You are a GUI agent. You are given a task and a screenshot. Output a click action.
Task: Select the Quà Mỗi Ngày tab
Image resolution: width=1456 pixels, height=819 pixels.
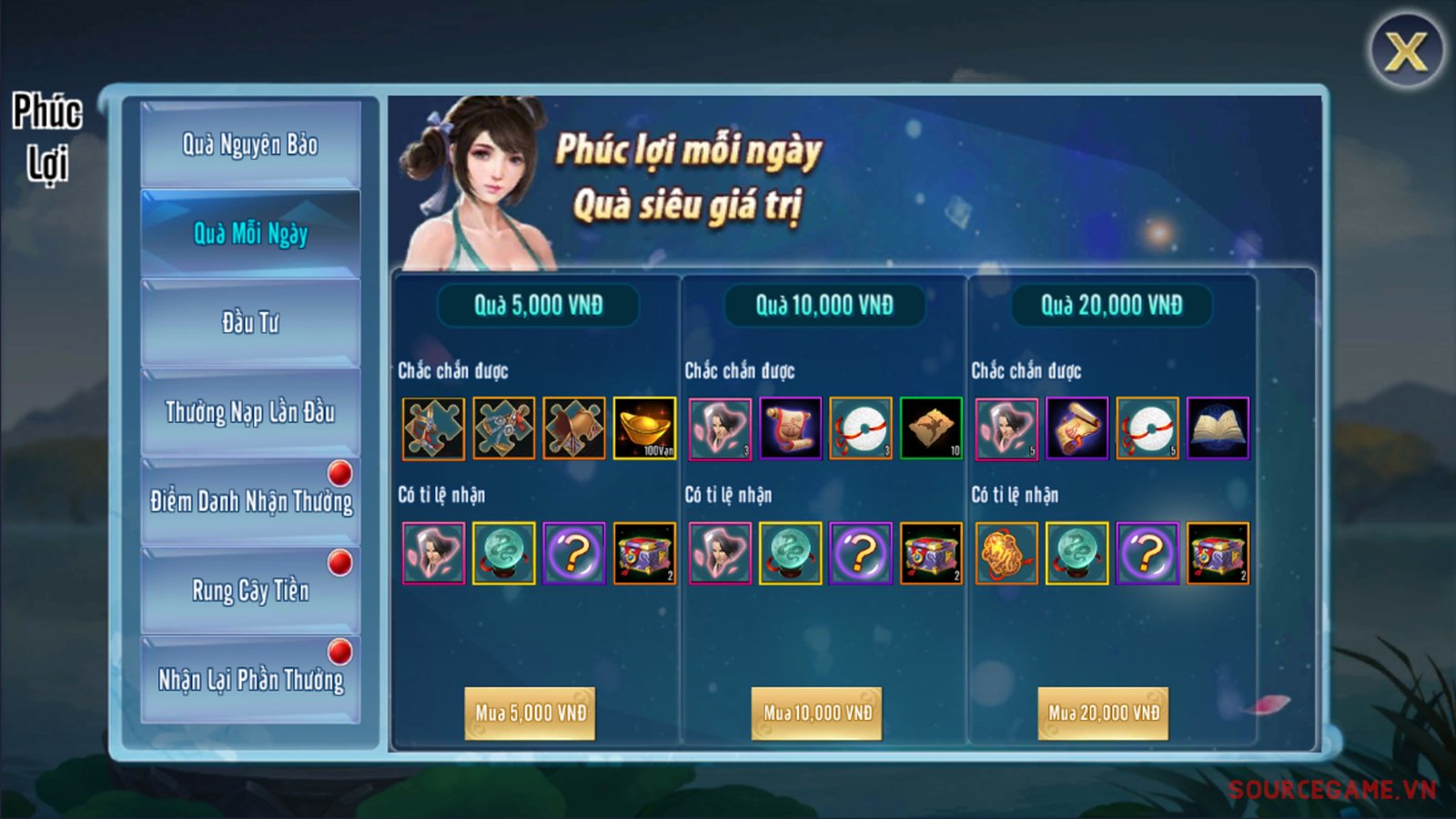(250, 234)
